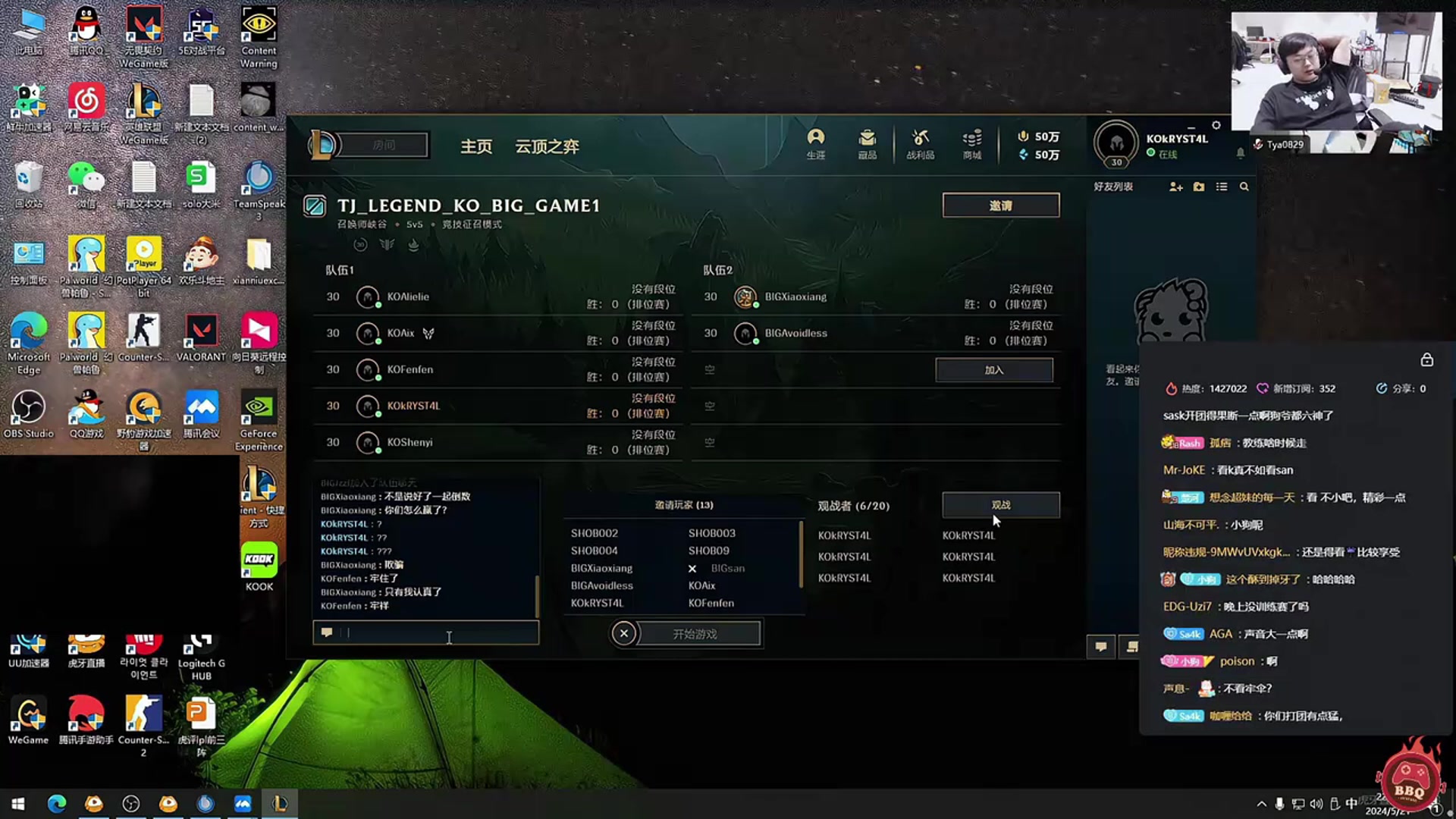Join team 2 with 加入 button

(x=993, y=370)
